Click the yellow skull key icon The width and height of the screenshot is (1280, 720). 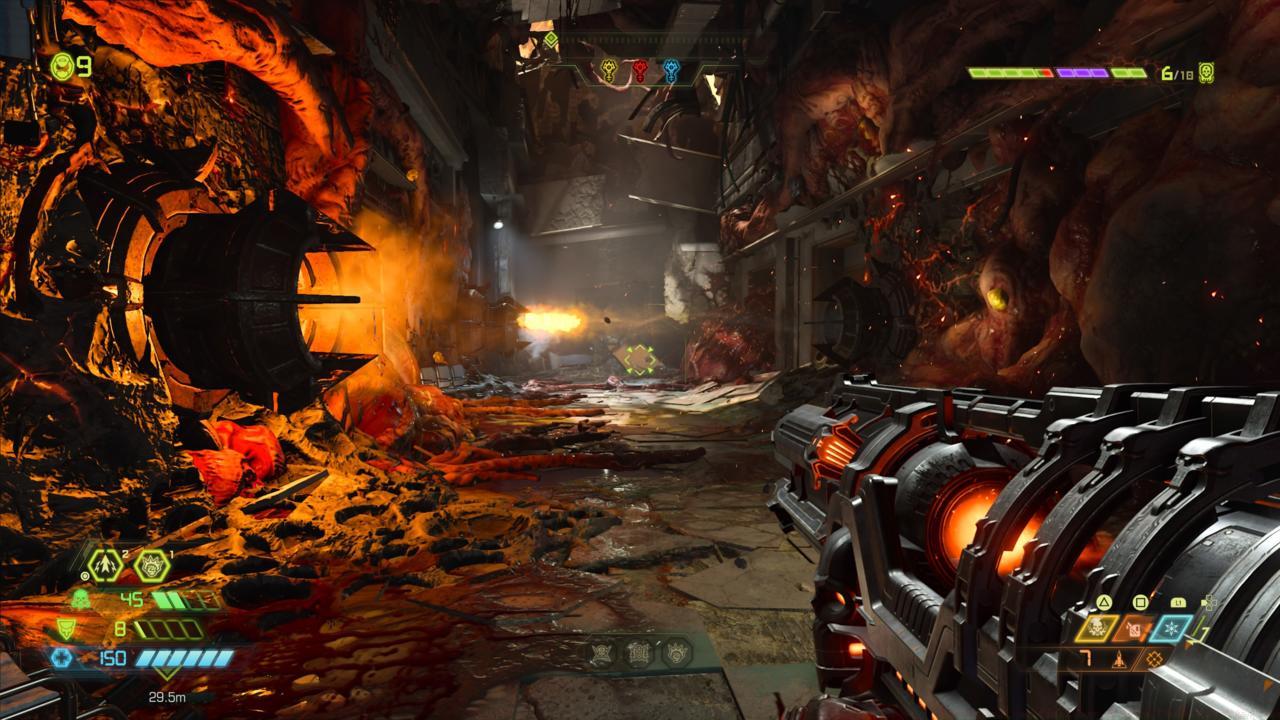pyautogui.click(x=608, y=71)
